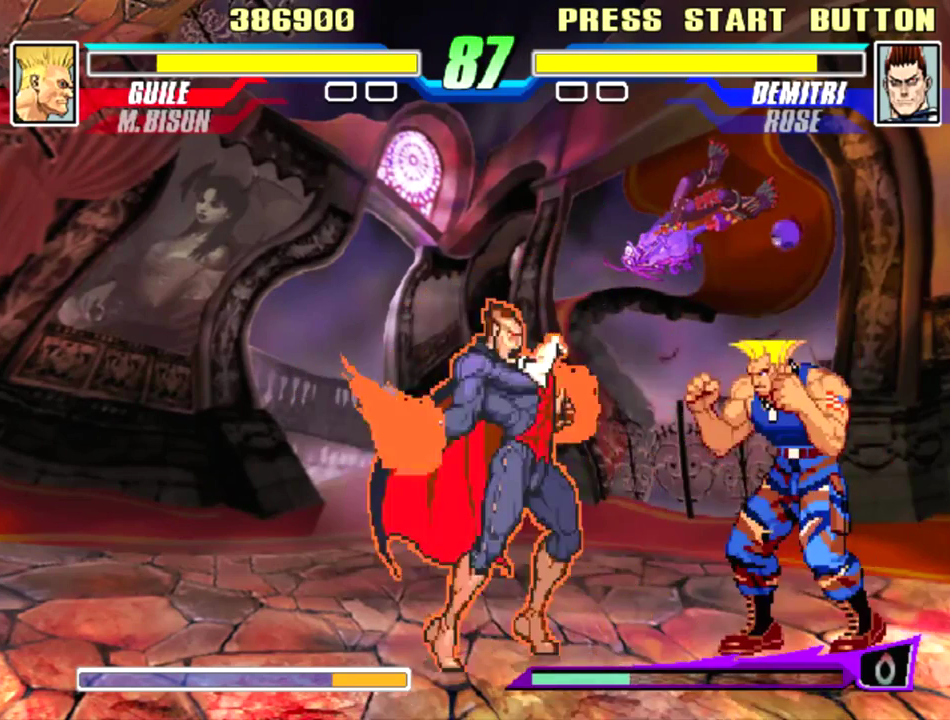This screenshot has width=950, height=720.
Task: Click Guile's character portrait
Action: [x=44, y=84]
